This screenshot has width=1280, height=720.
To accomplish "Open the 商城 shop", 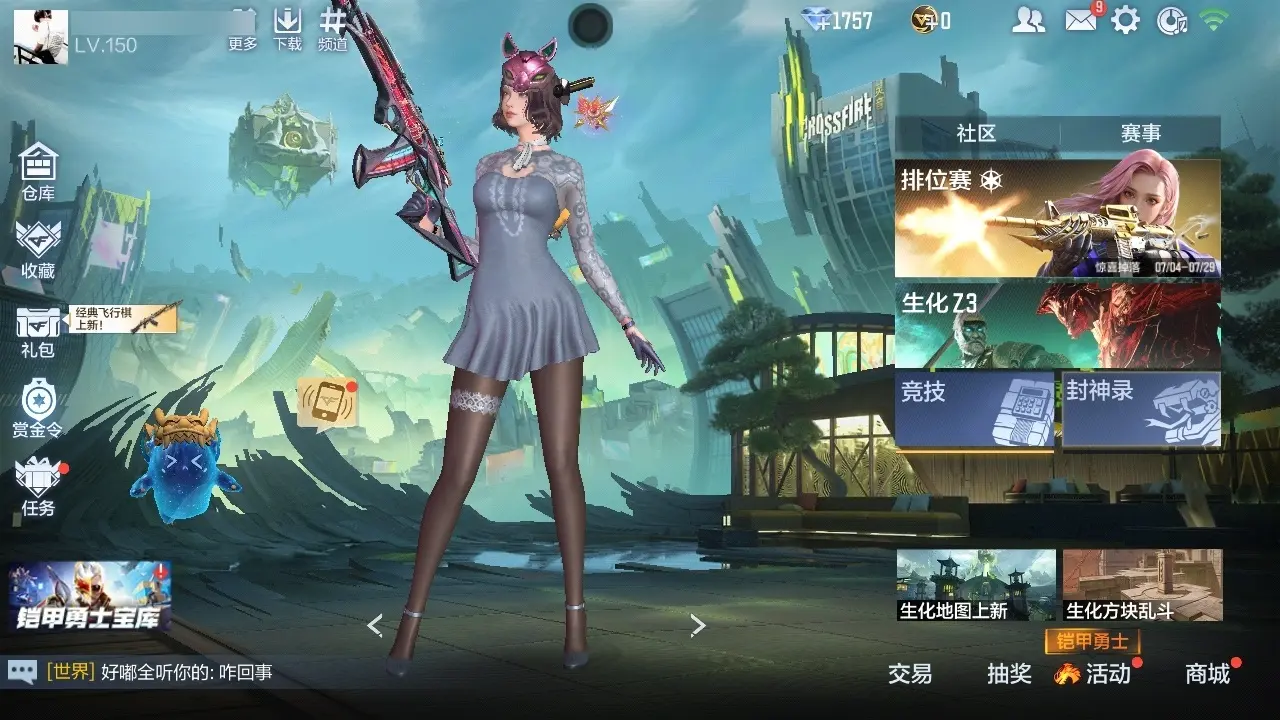I will [1208, 673].
